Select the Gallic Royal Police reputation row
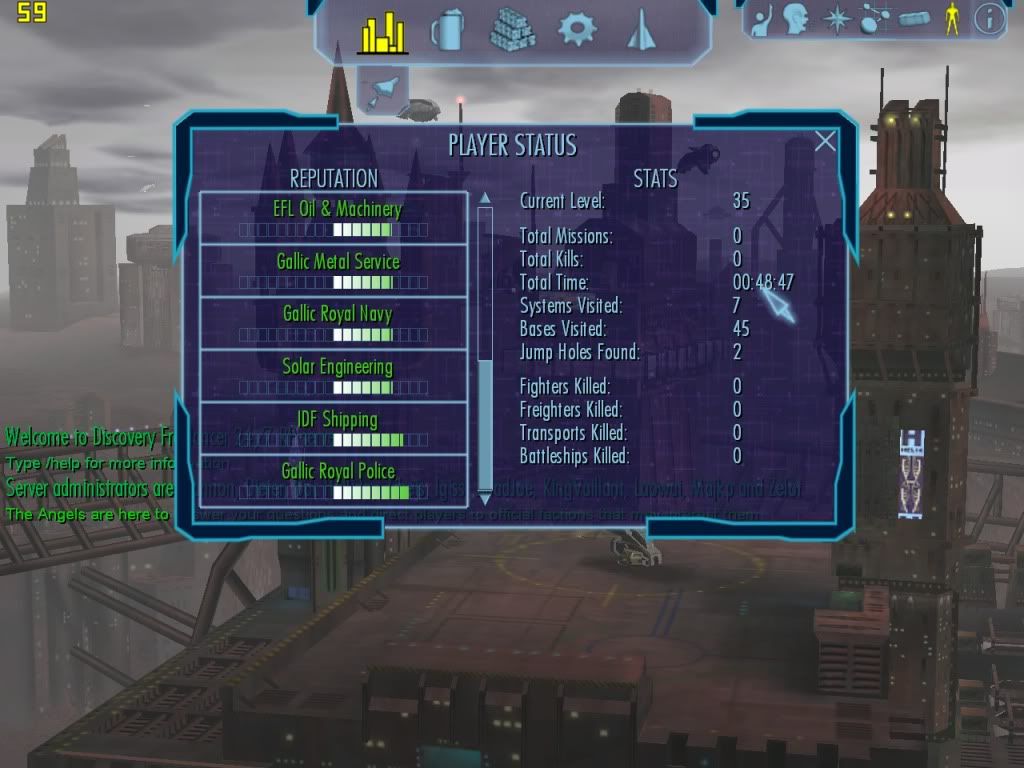 pos(335,478)
